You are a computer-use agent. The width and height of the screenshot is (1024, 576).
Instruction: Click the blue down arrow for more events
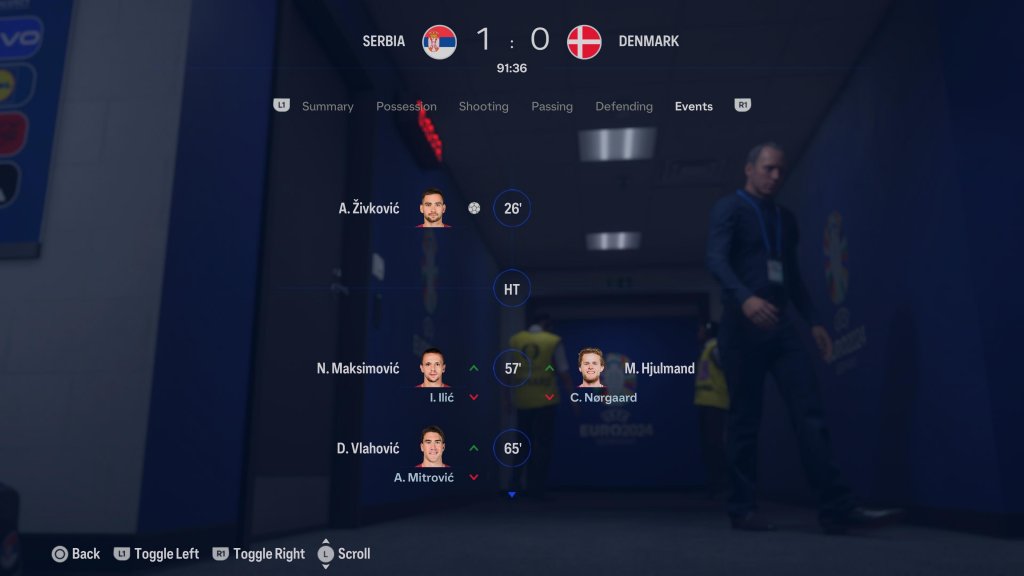pos(512,494)
